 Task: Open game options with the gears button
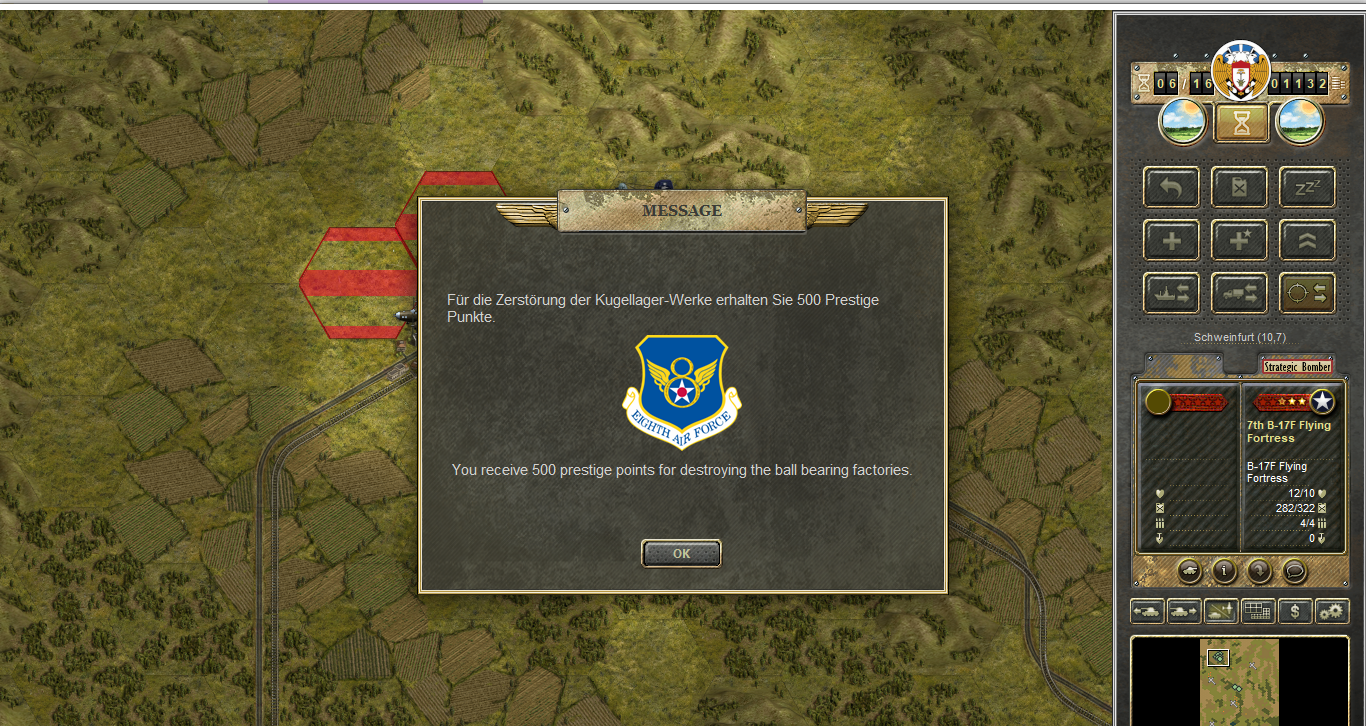pos(1332,610)
